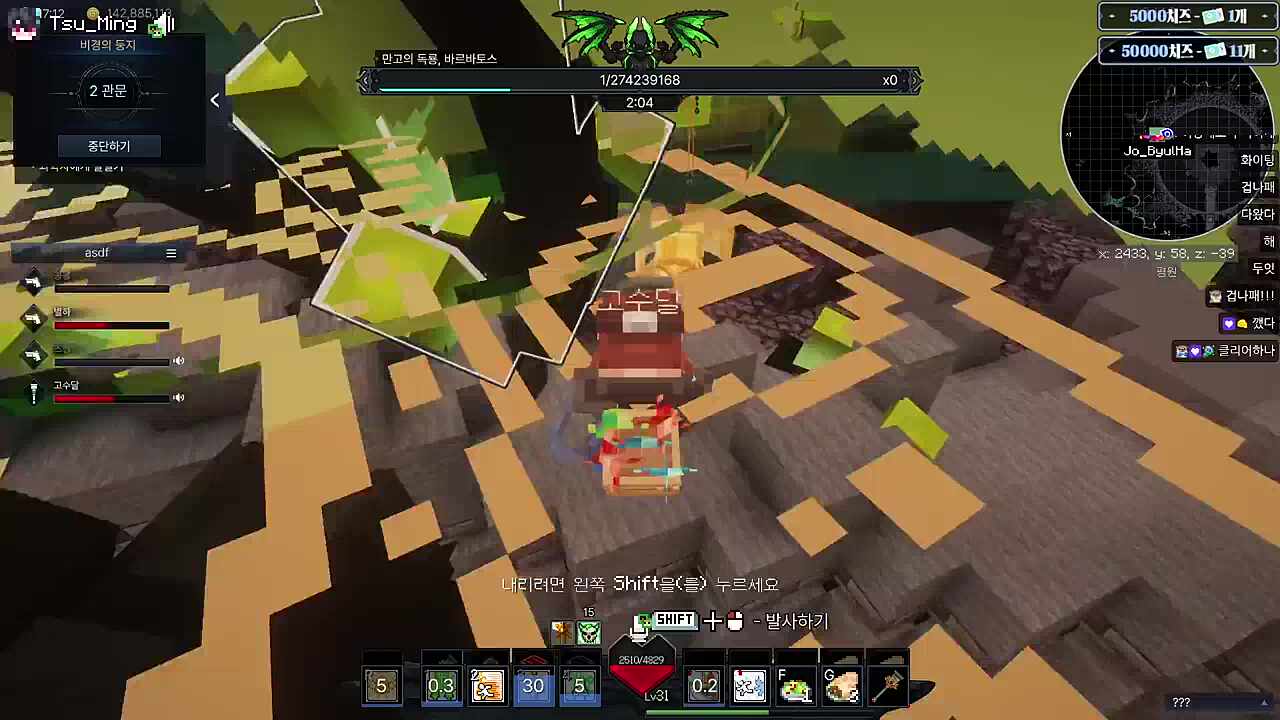Activate the skill showing a 30 cooldown
This screenshot has width=1280, height=720.
point(533,686)
